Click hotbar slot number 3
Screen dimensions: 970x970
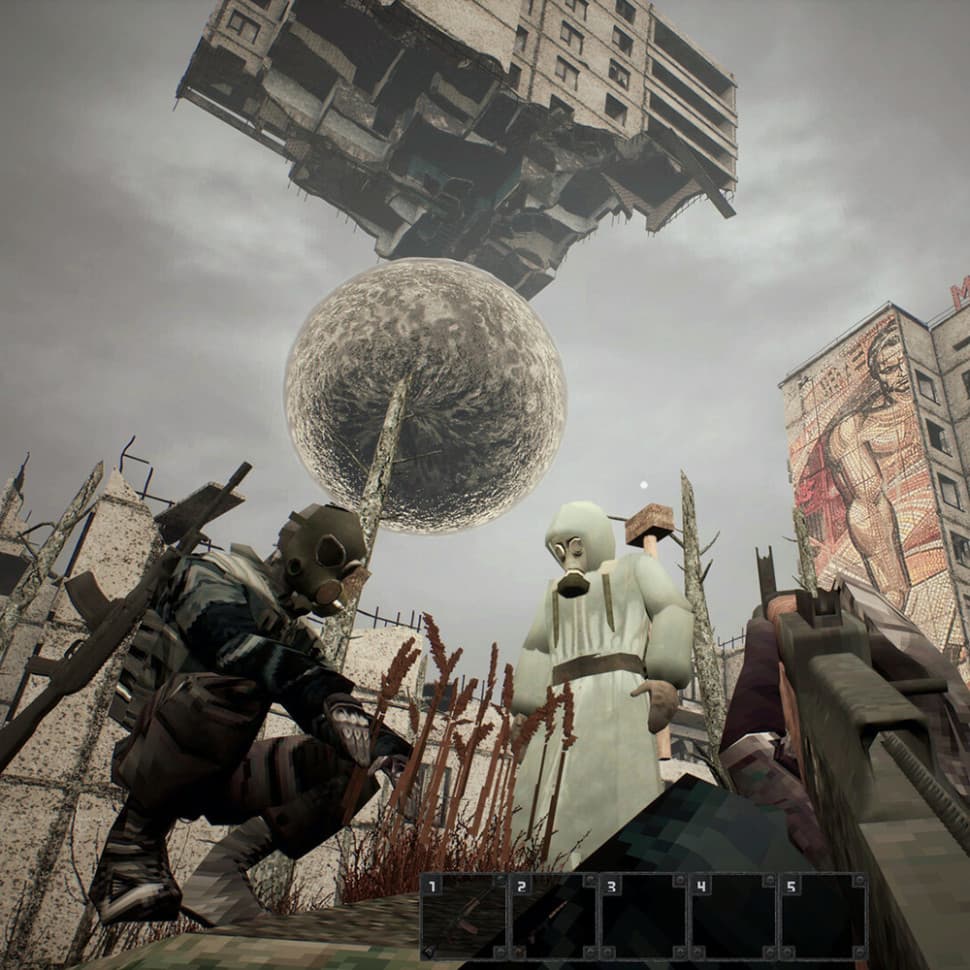tap(643, 916)
